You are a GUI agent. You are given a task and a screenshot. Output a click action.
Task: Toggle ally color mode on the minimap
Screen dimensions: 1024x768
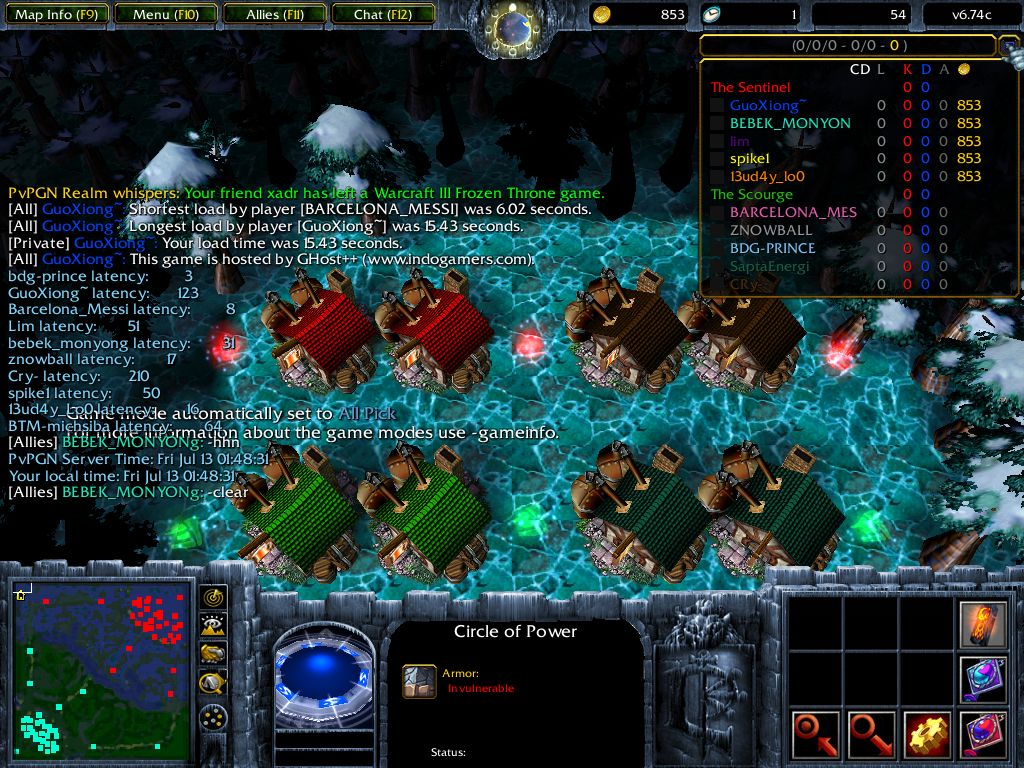coord(213,654)
